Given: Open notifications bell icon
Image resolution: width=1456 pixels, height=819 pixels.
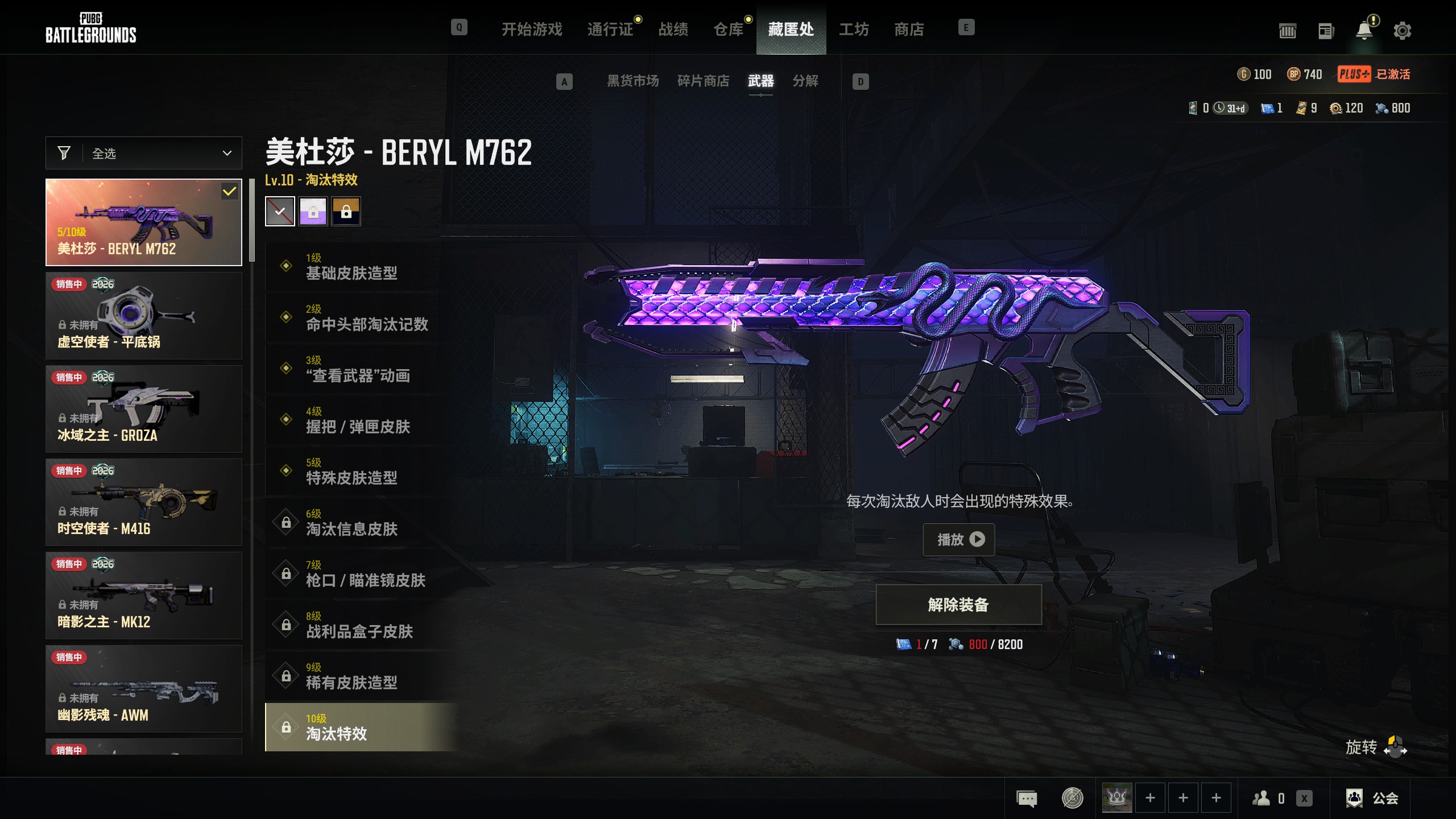Looking at the screenshot, I should pos(1364,31).
